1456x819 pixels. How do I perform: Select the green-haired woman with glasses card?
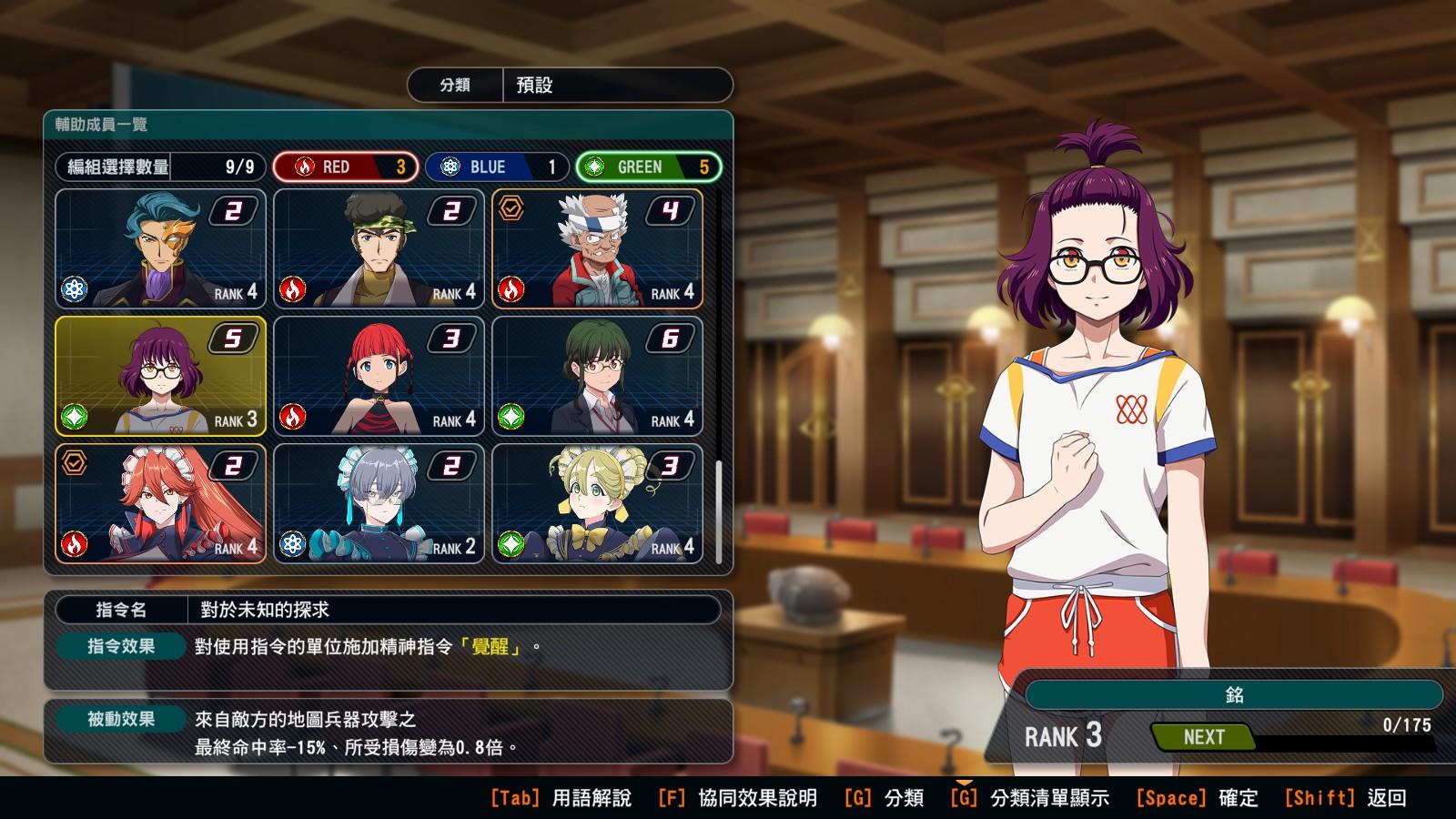tap(598, 376)
